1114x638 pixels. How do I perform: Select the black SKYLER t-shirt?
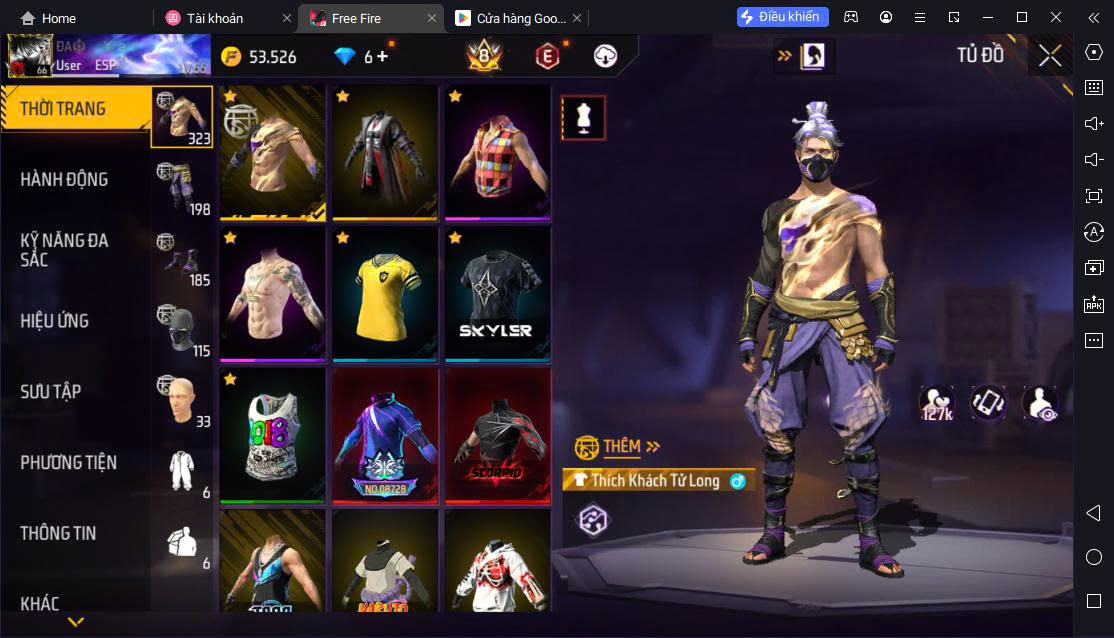coord(497,294)
